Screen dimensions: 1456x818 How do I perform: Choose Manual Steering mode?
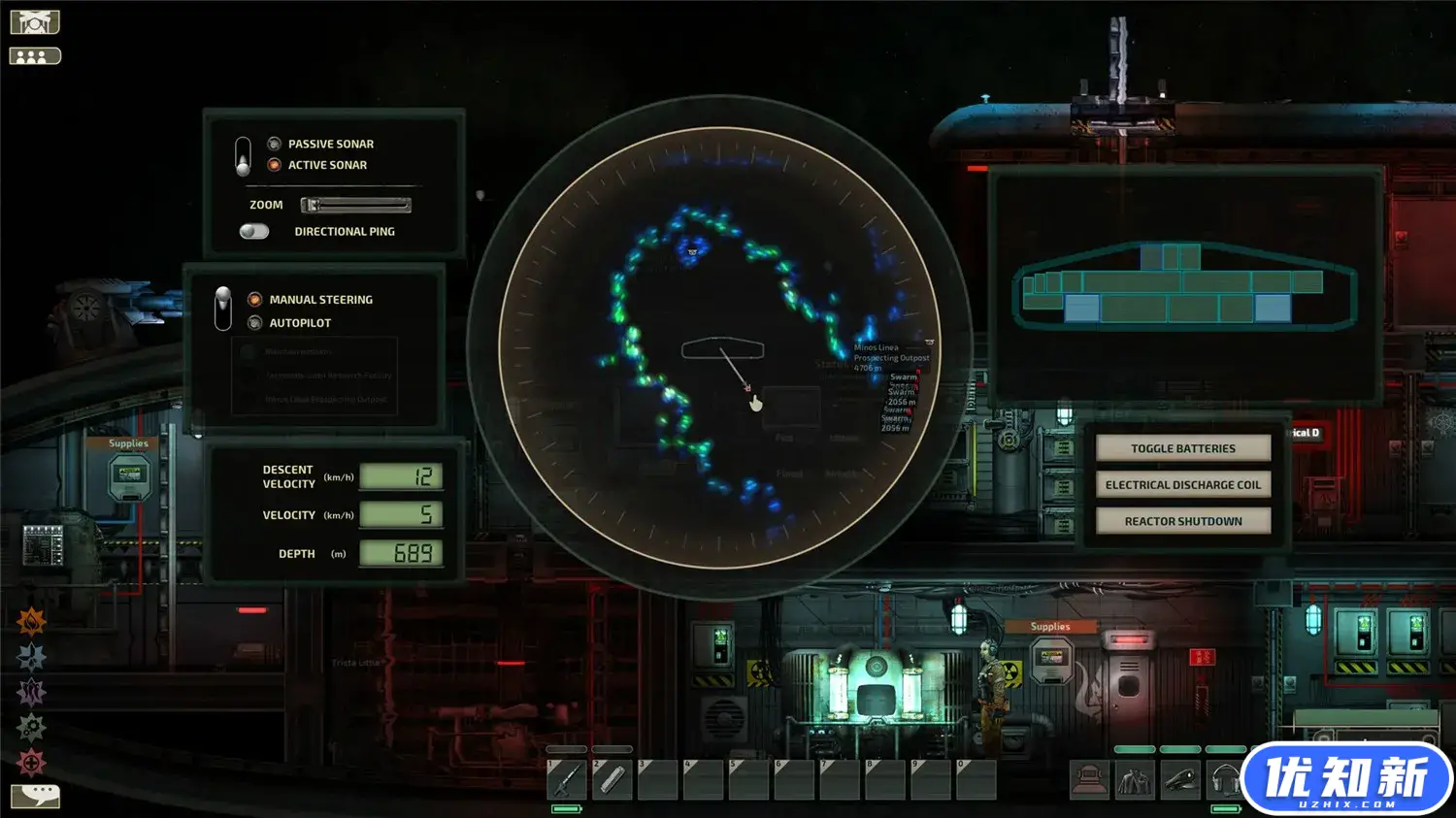255,300
